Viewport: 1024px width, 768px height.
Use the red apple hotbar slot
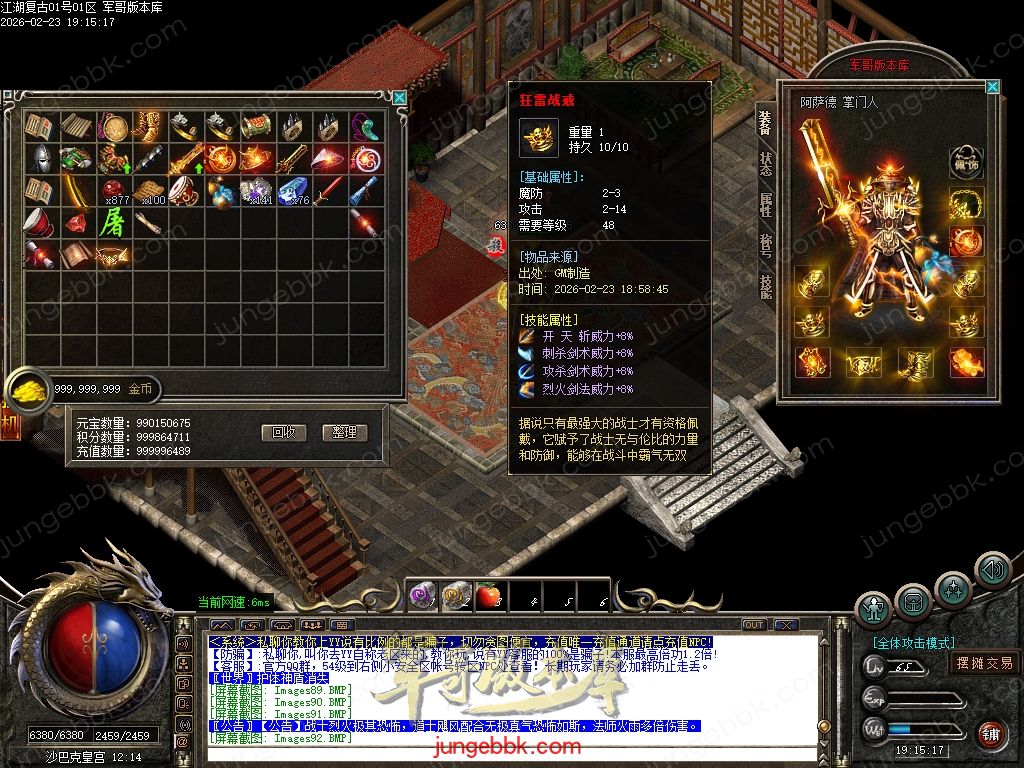[488, 597]
